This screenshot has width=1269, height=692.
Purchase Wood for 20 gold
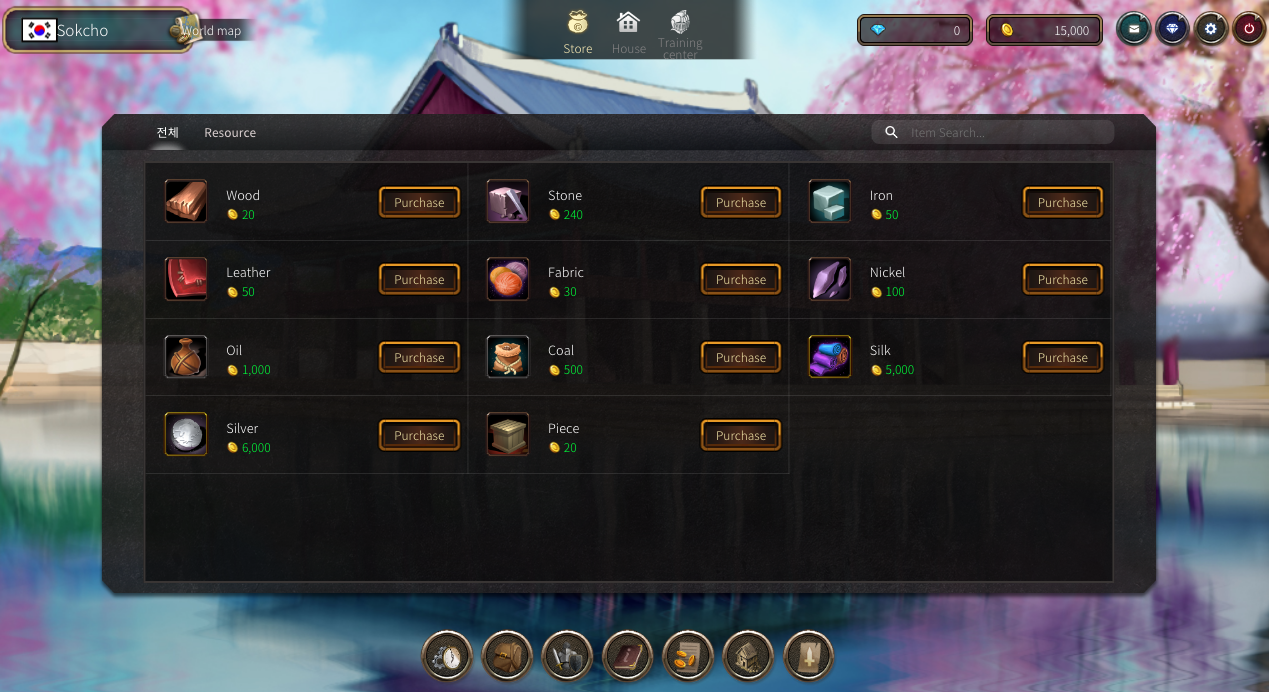tap(419, 202)
